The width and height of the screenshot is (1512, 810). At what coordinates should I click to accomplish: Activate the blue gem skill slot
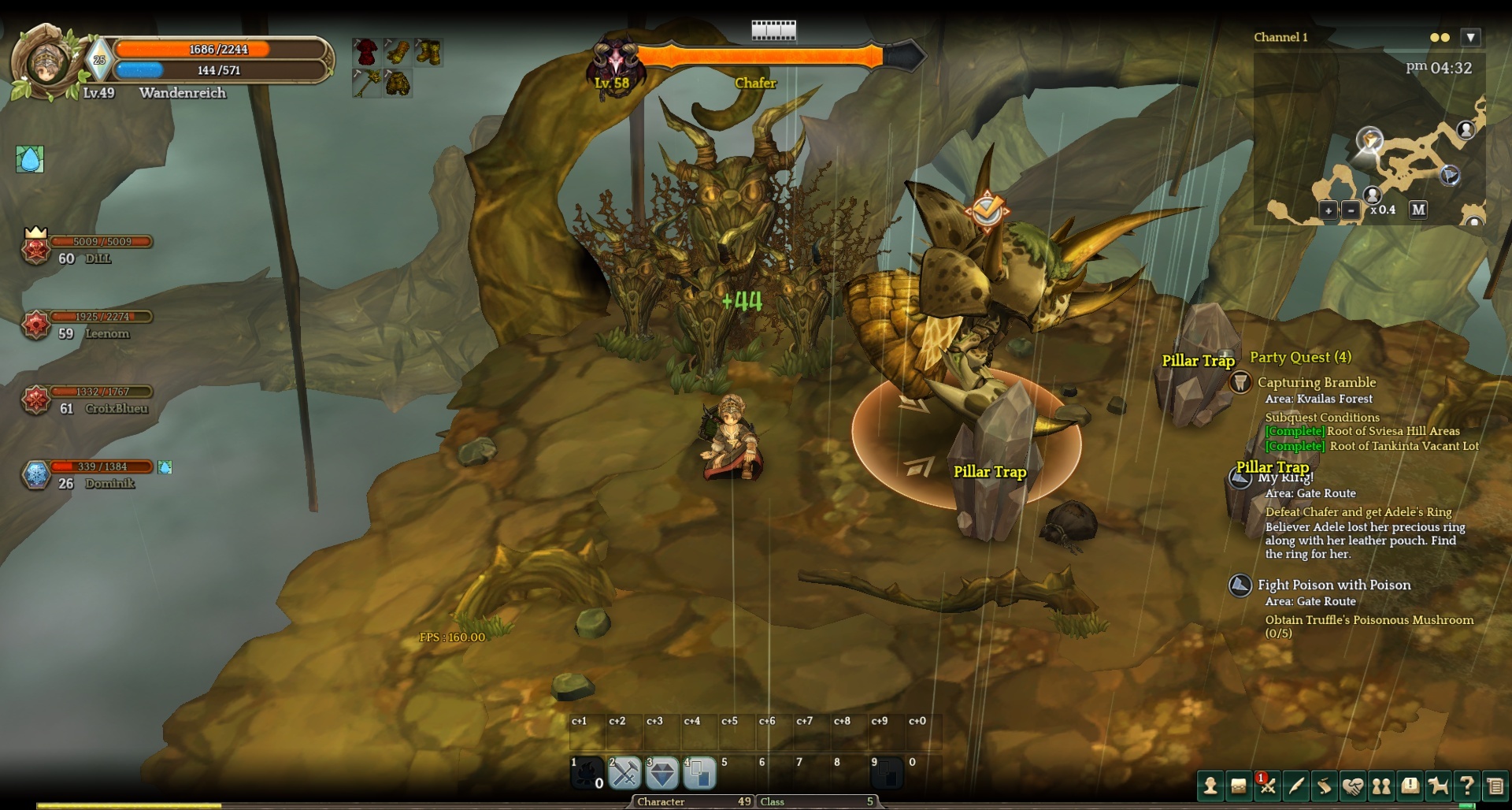click(x=662, y=774)
